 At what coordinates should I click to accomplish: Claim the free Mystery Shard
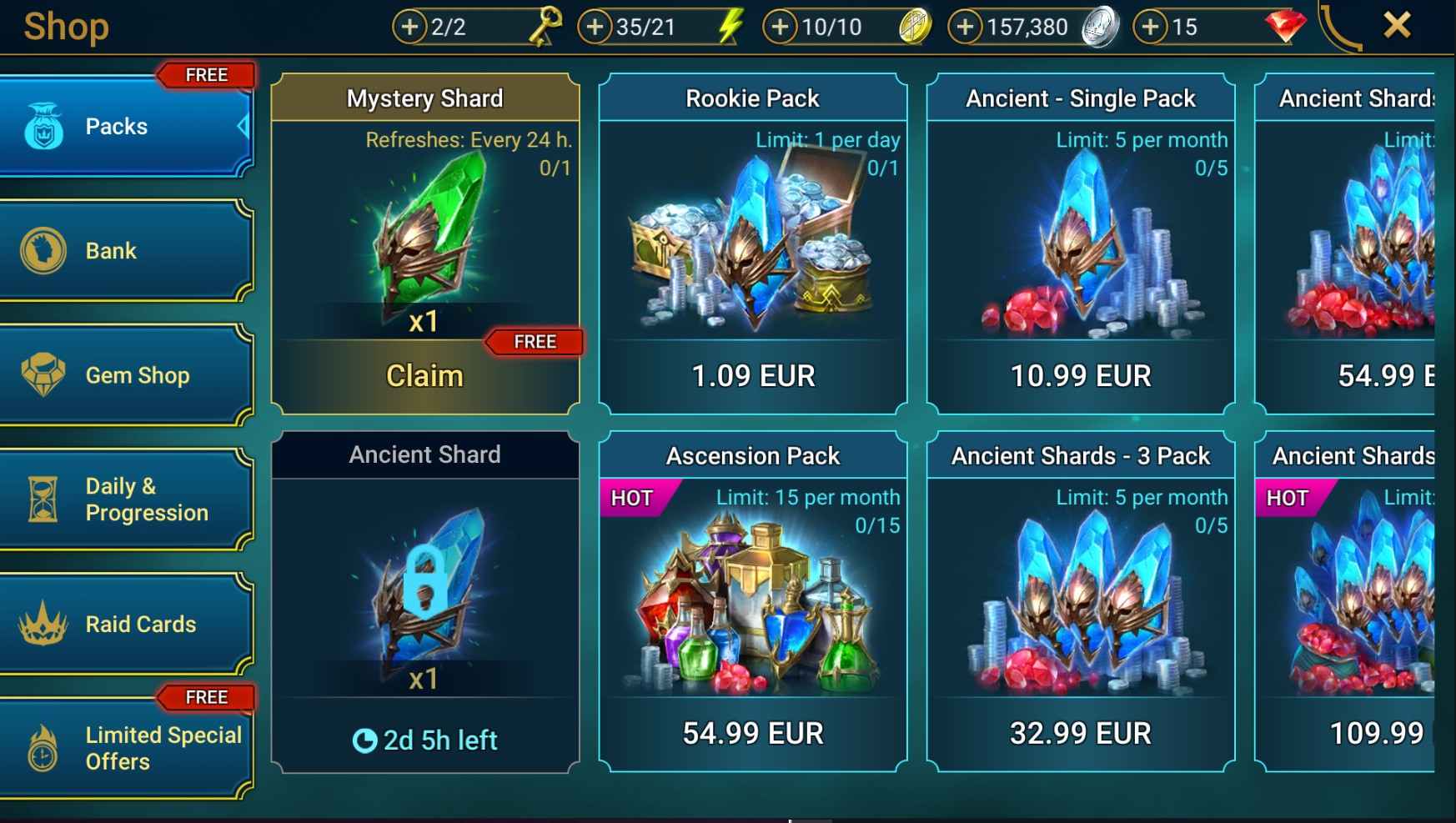[424, 376]
